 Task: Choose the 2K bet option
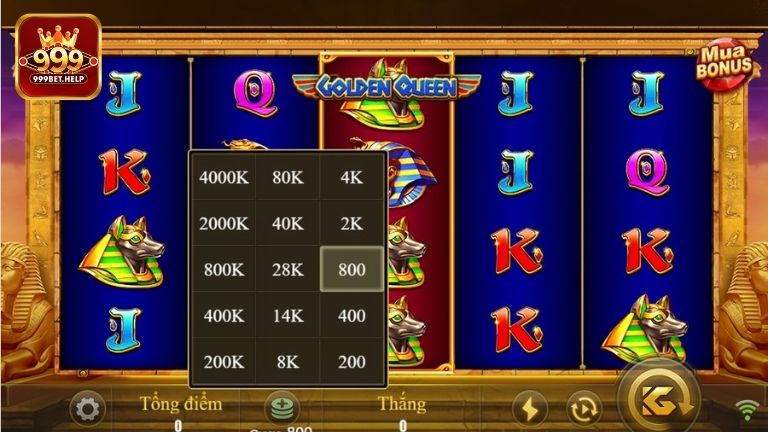[x=351, y=223]
